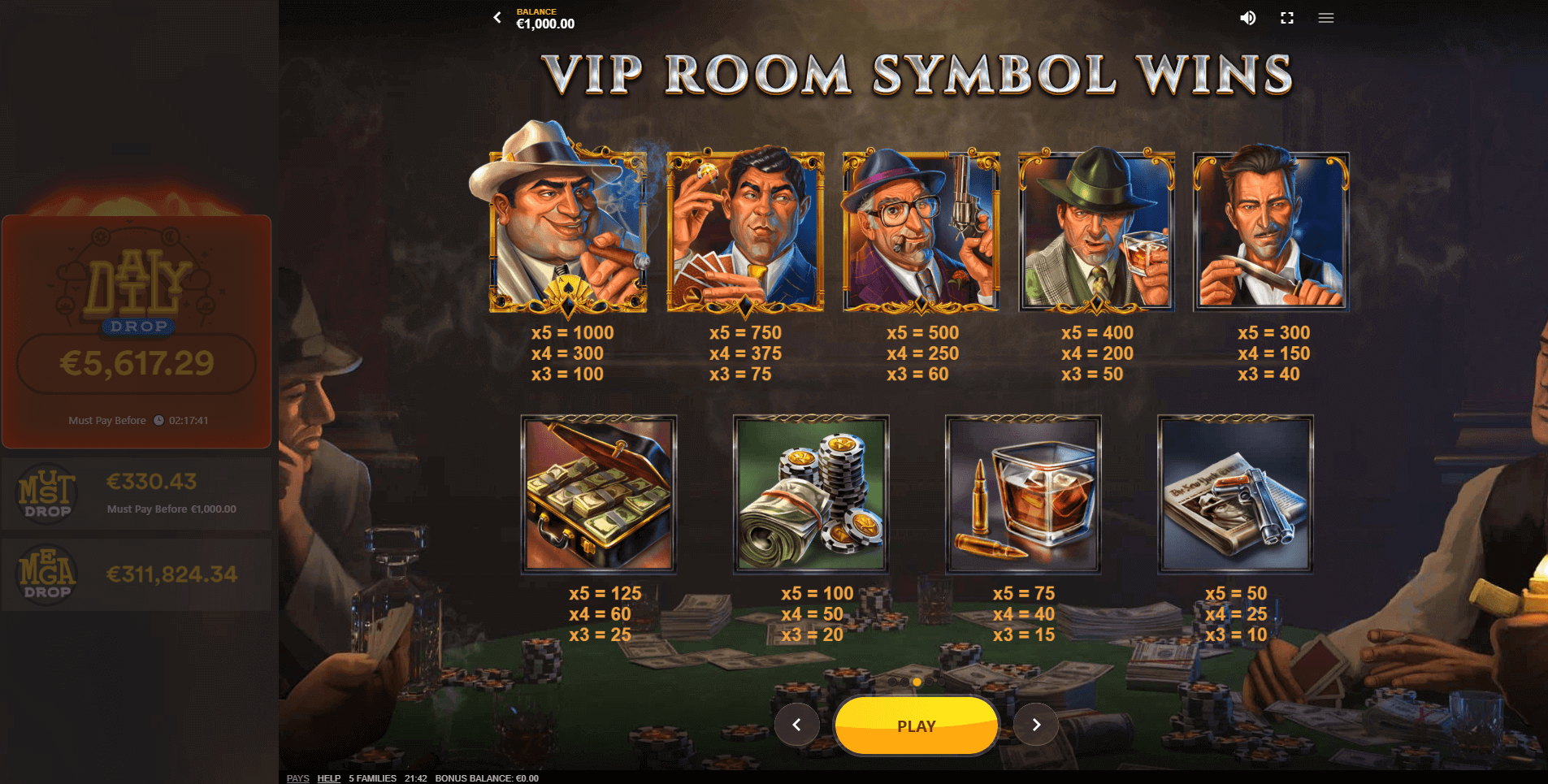Select the Mega Drop jackpot row

137,574
